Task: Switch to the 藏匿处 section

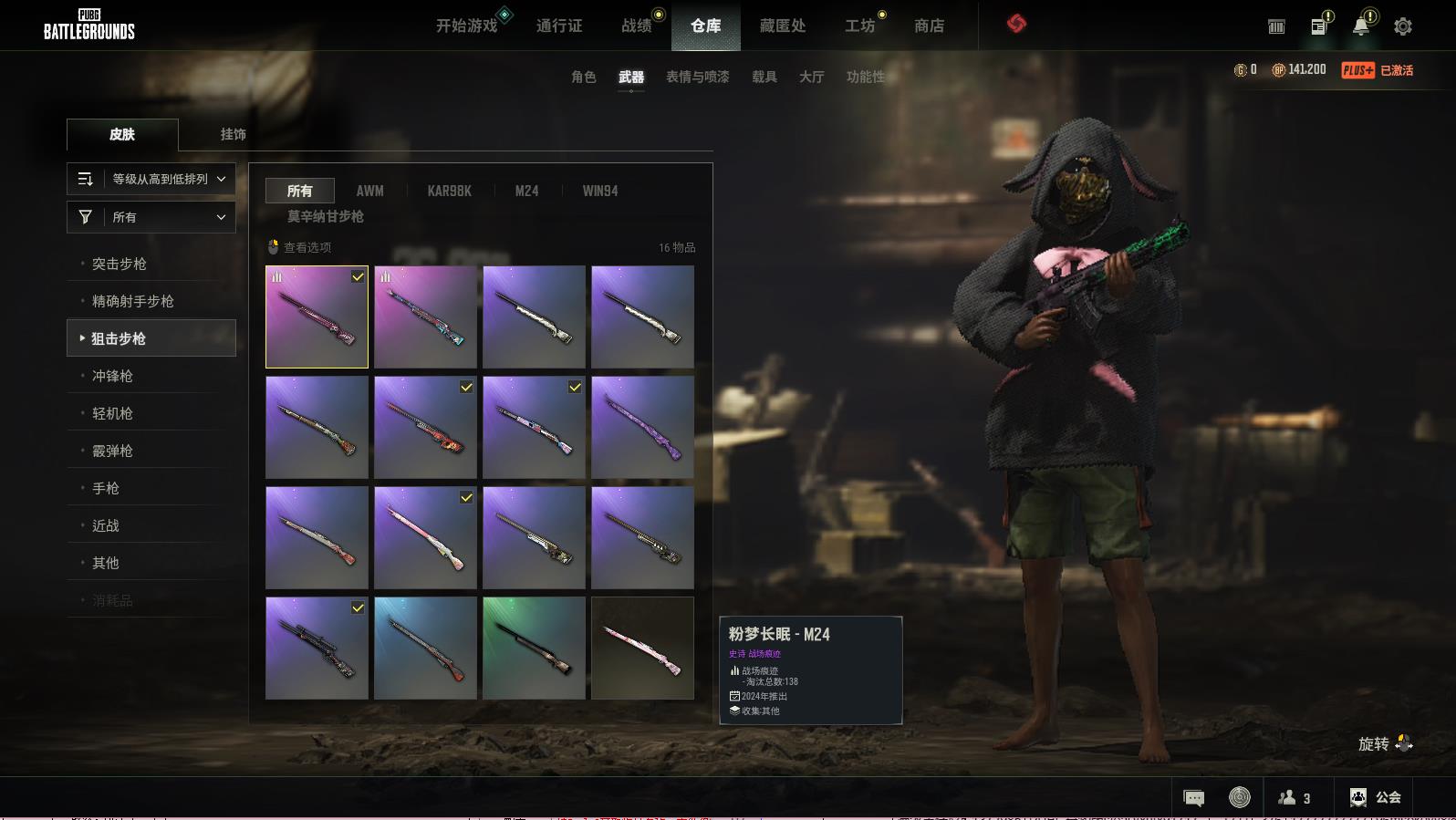Action: 783,26
